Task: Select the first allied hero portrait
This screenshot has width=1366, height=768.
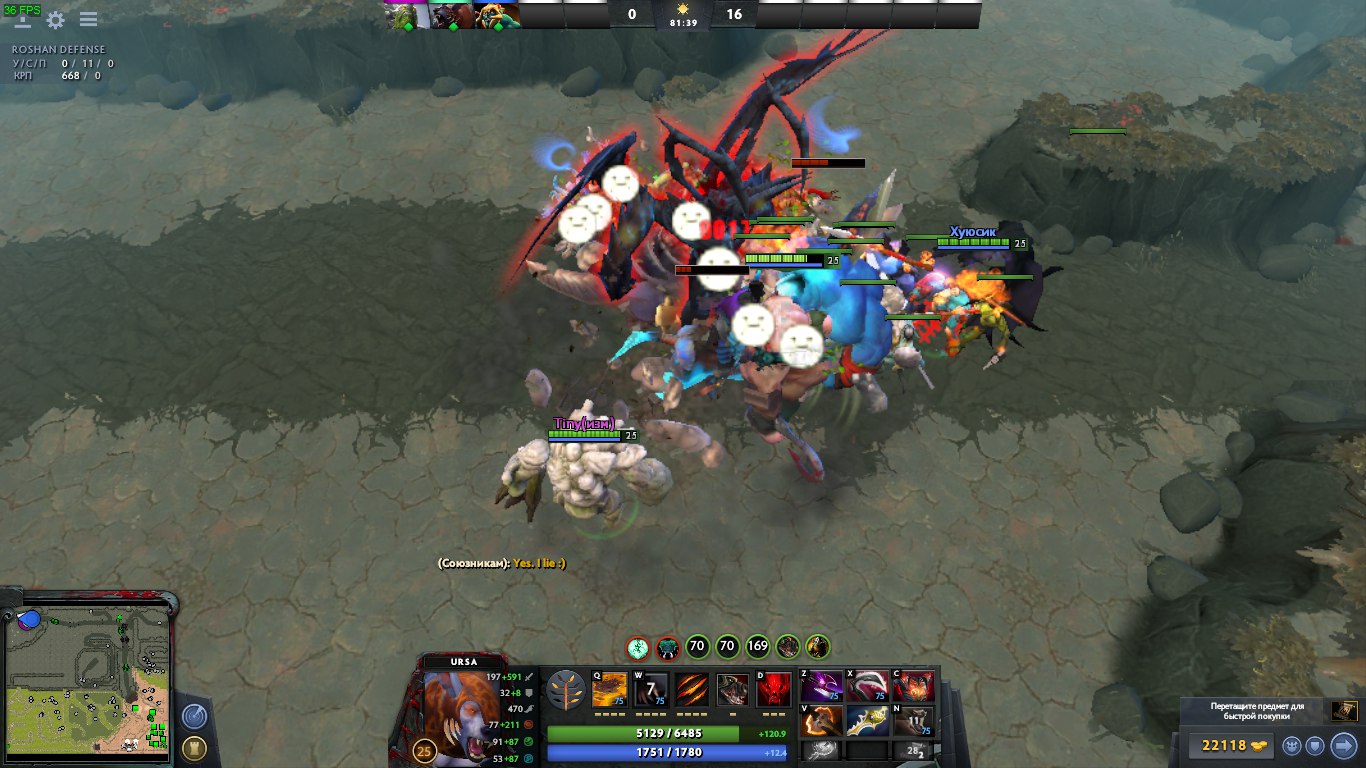Action: click(407, 15)
